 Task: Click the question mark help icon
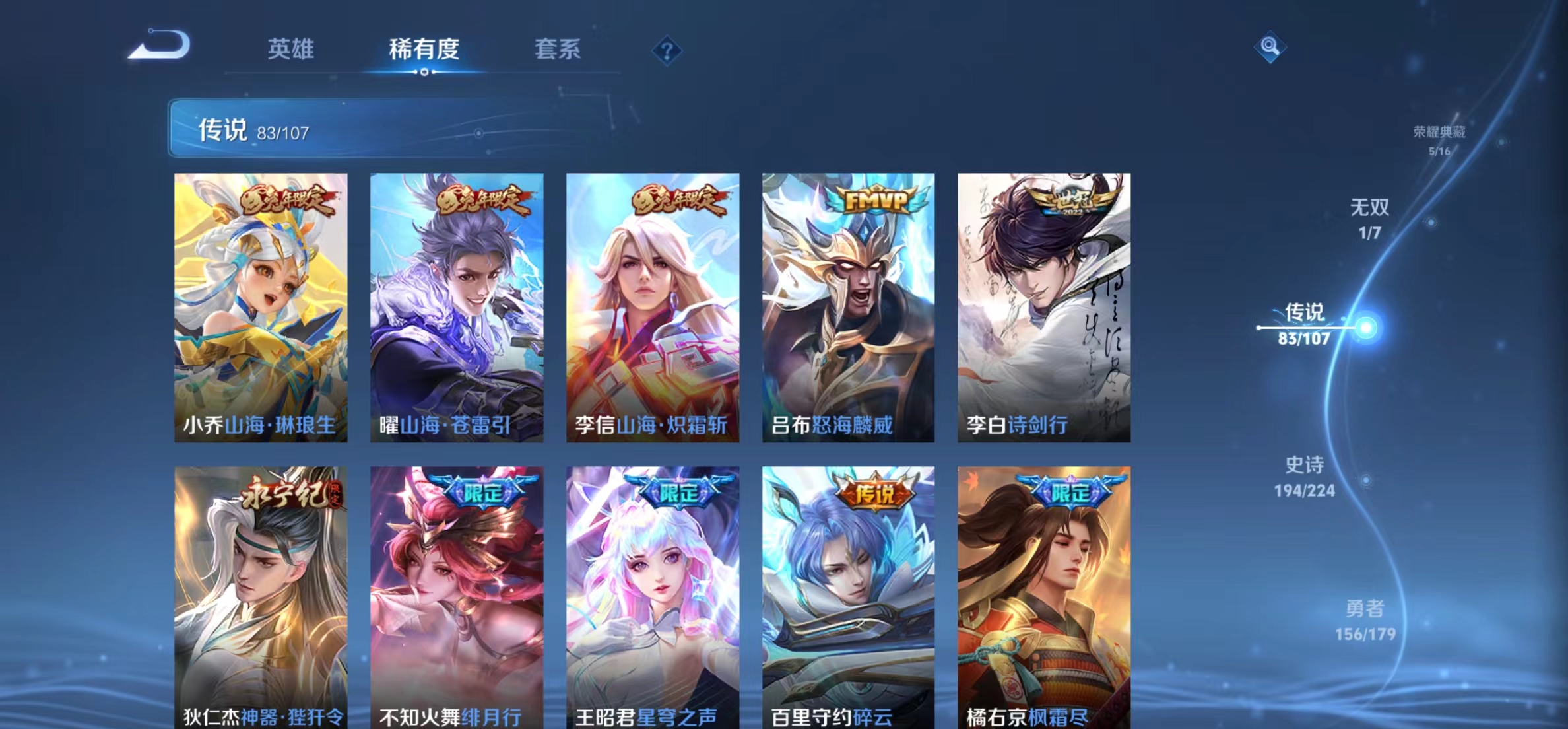click(x=669, y=50)
